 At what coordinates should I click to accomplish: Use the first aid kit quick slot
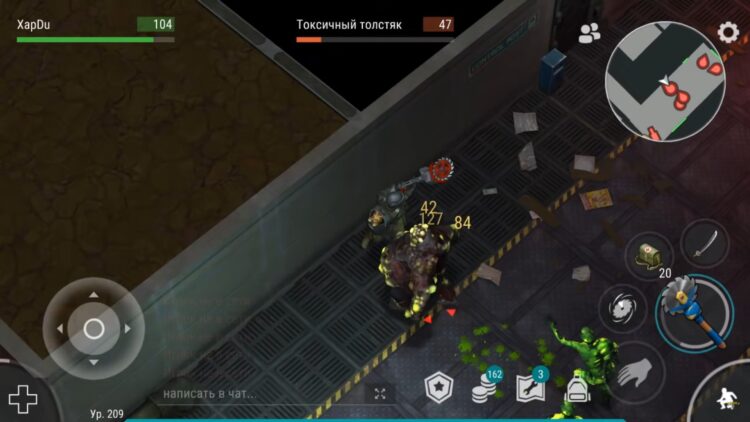[x=648, y=256]
